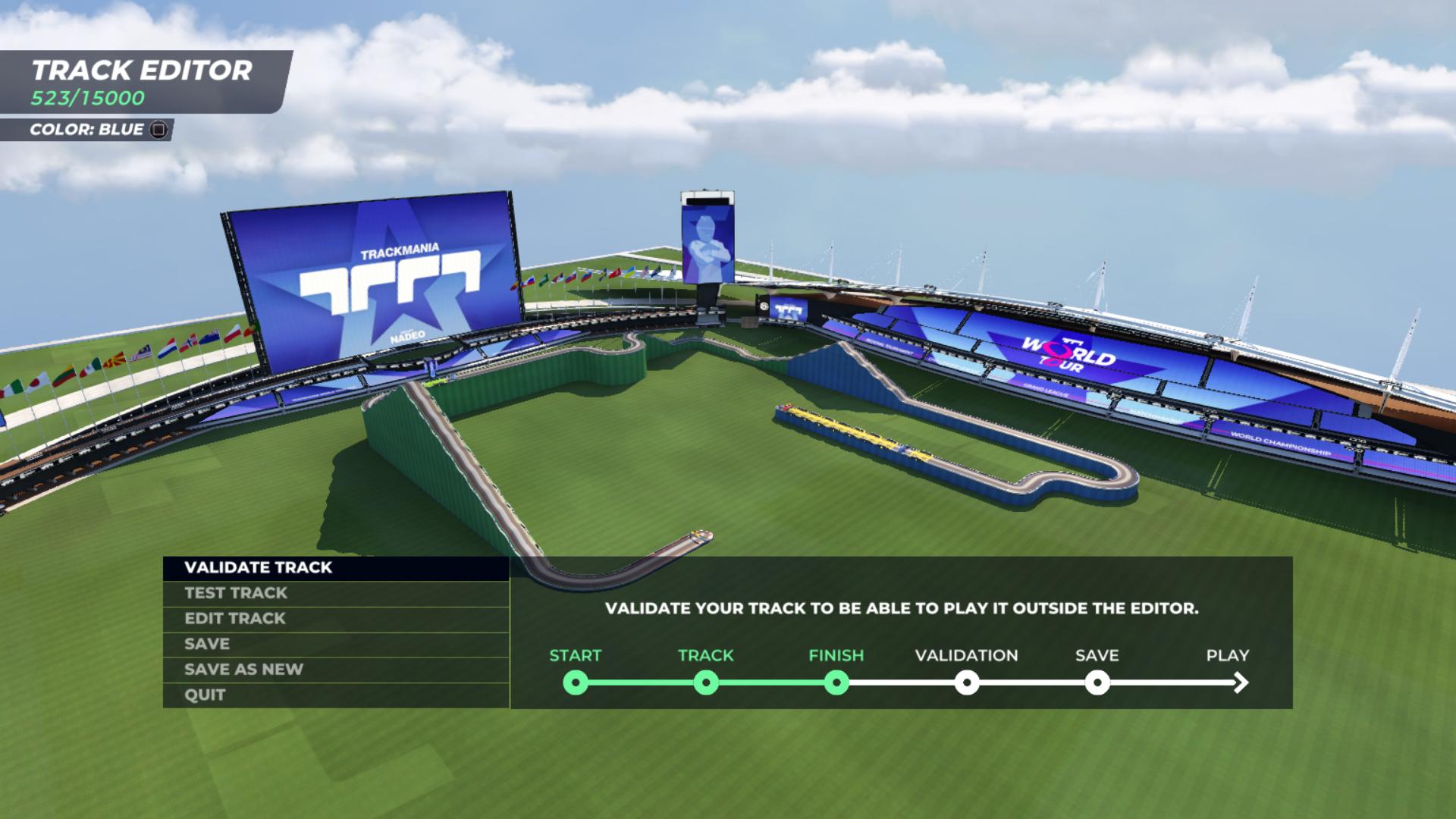
Task: Click the Track Editor header badge
Action: click(x=141, y=72)
